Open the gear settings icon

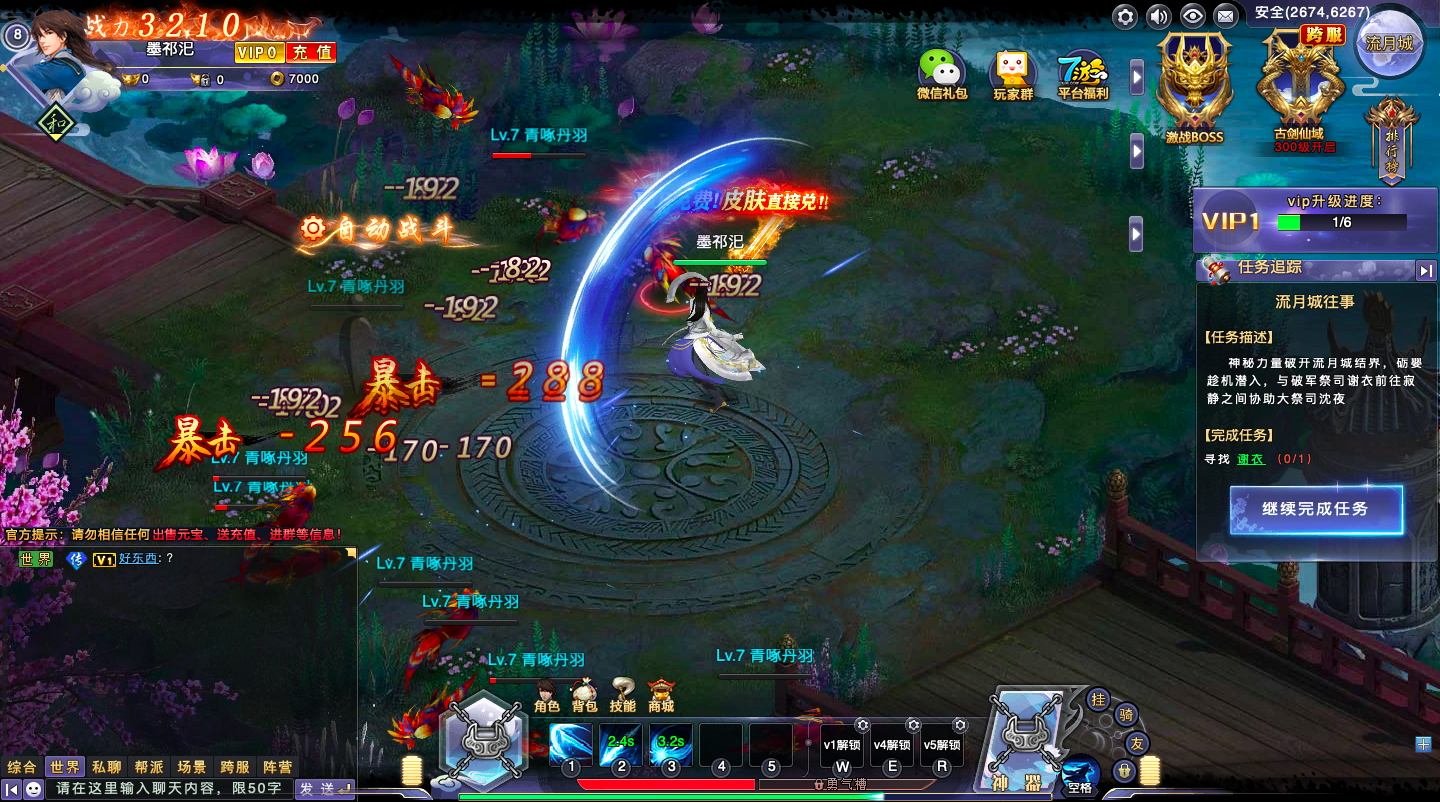[x=1126, y=16]
